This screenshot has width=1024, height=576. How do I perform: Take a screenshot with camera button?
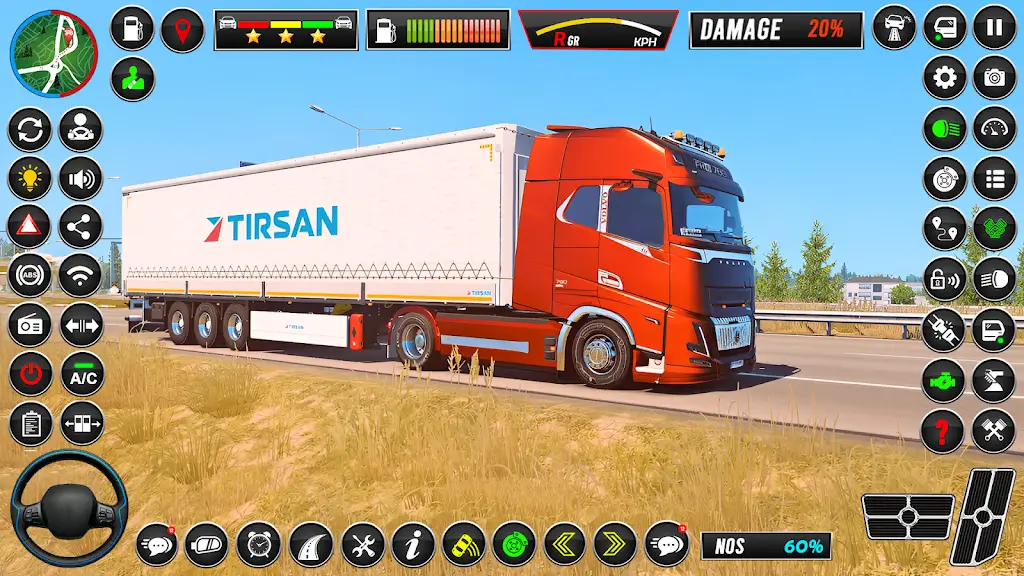[994, 77]
